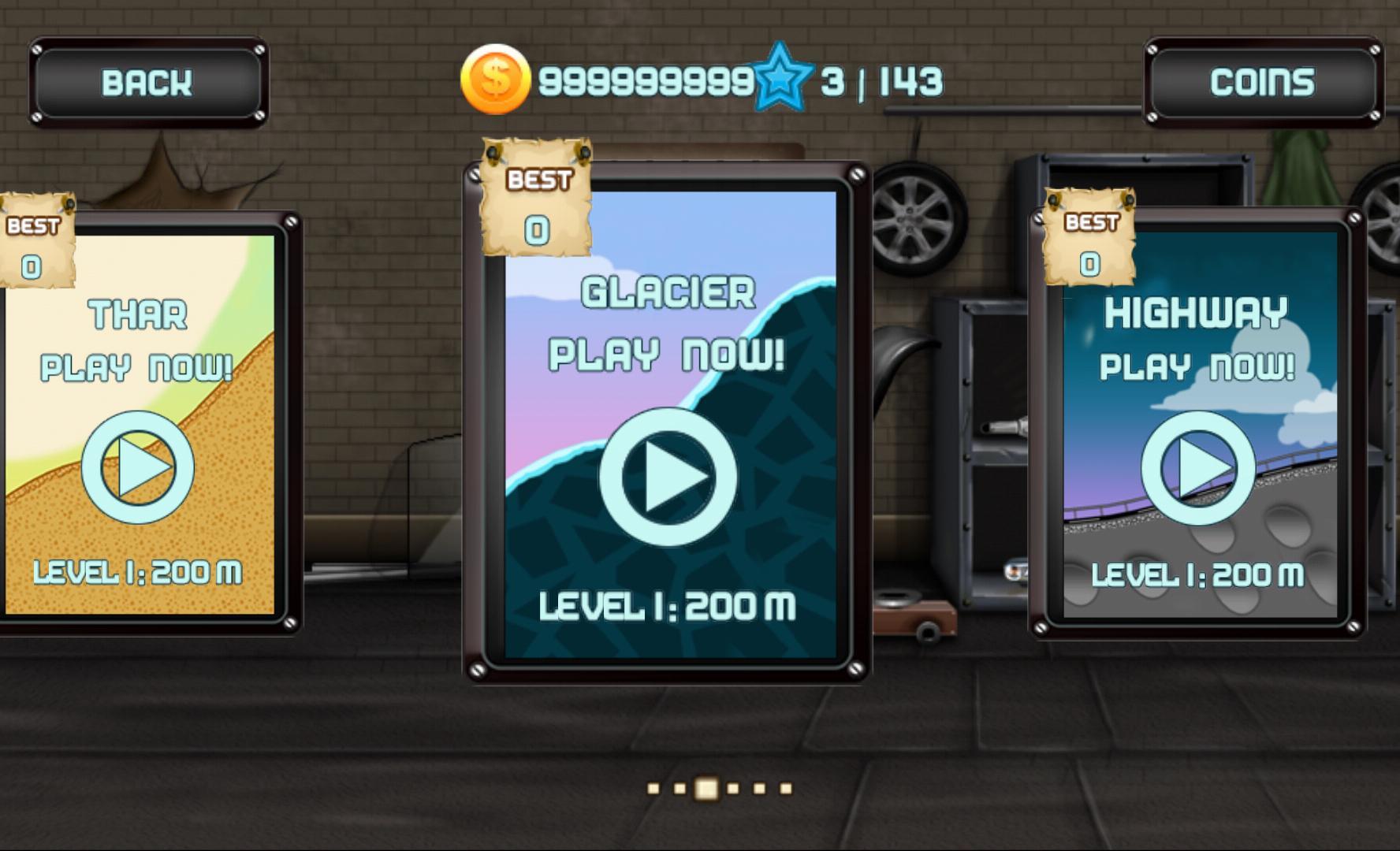Image resolution: width=1400 pixels, height=851 pixels.
Task: Click the BEST score scroll on Thar card
Action: coord(38,244)
